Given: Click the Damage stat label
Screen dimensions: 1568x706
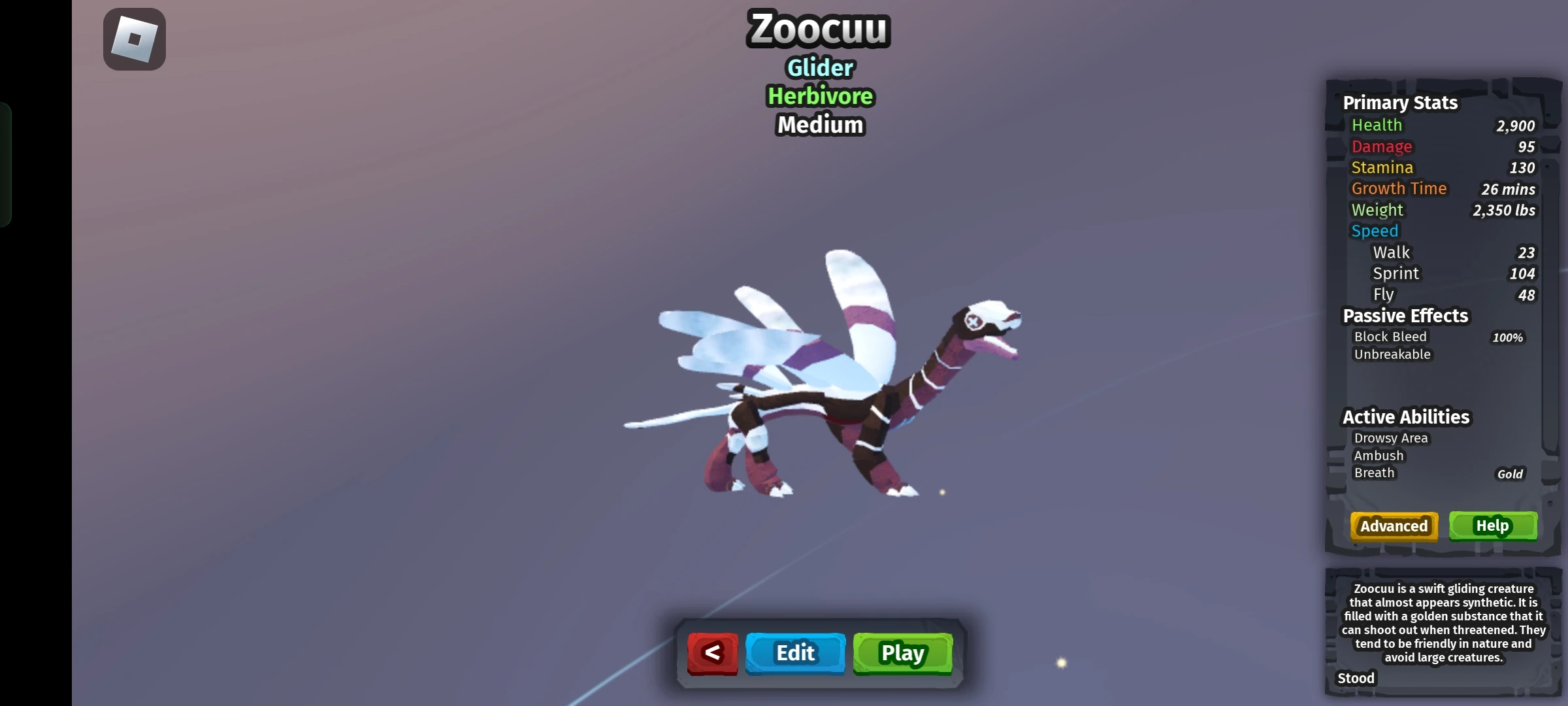Looking at the screenshot, I should pos(1381,146).
